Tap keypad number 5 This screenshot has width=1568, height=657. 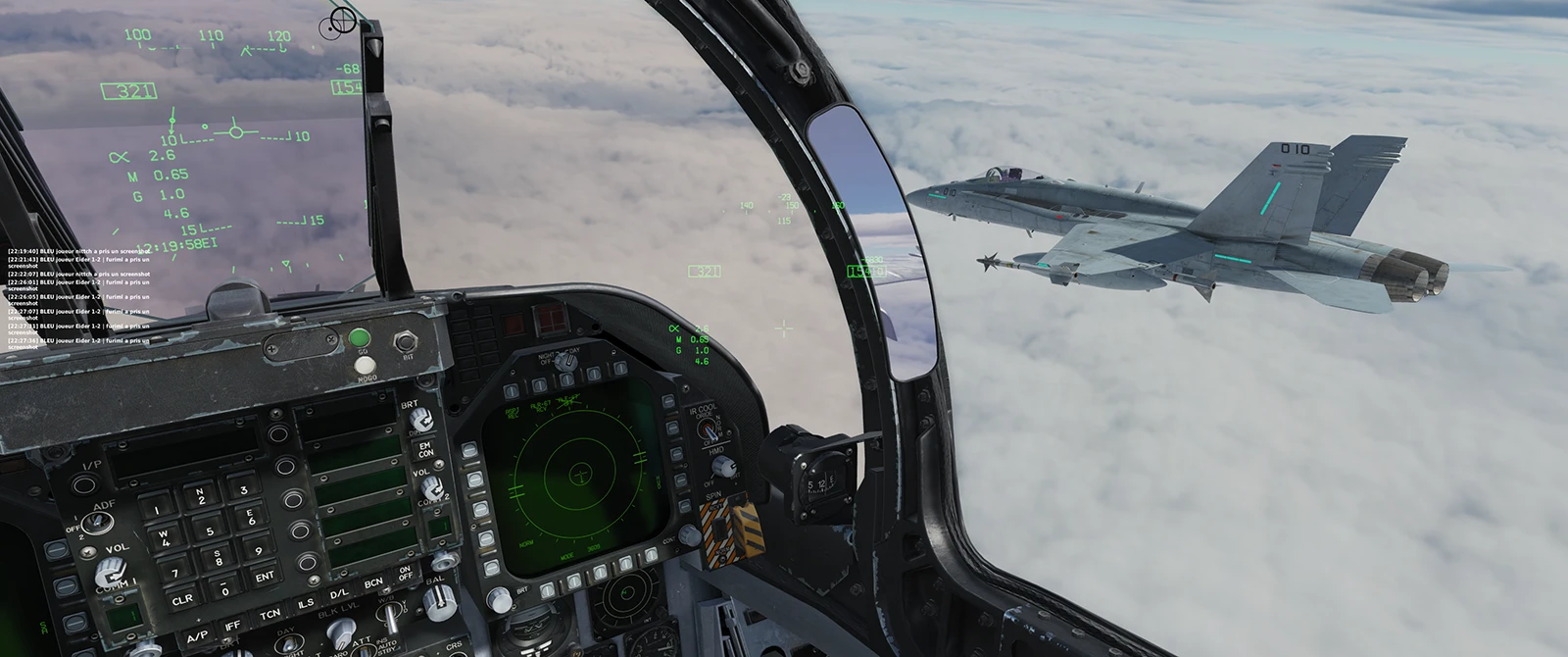point(211,532)
